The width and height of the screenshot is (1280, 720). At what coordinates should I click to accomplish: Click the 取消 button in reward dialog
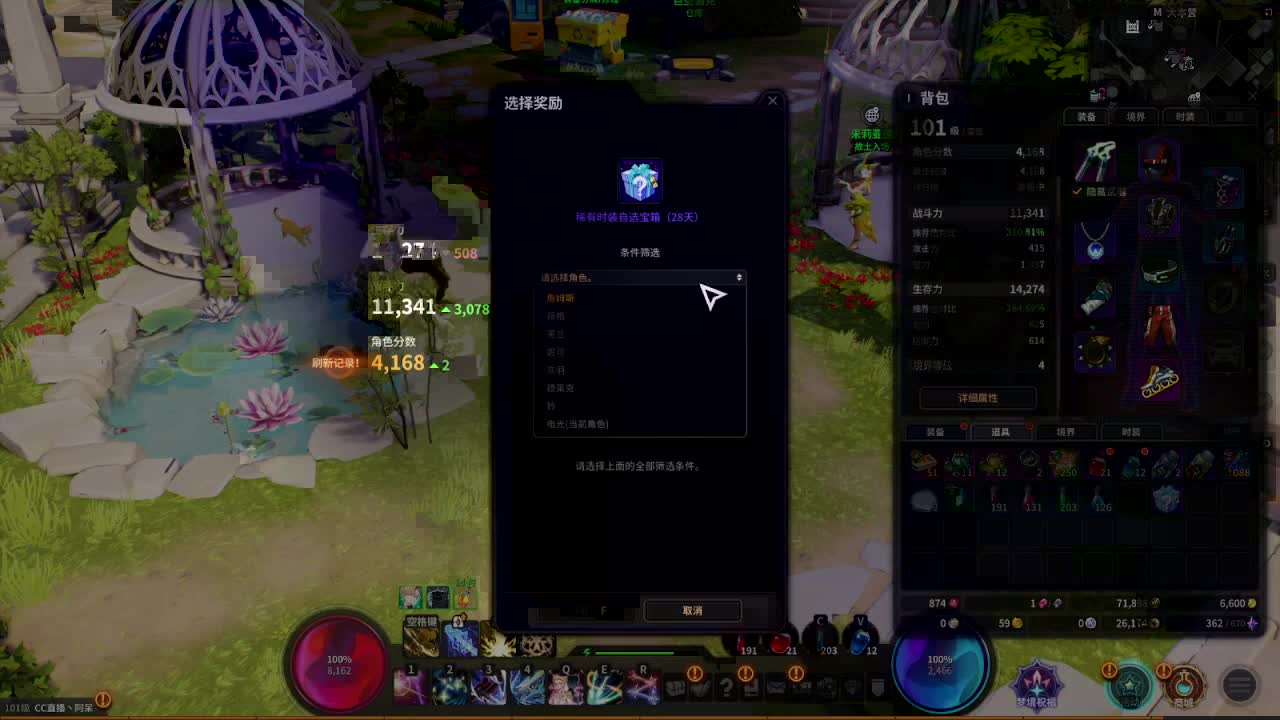693,611
